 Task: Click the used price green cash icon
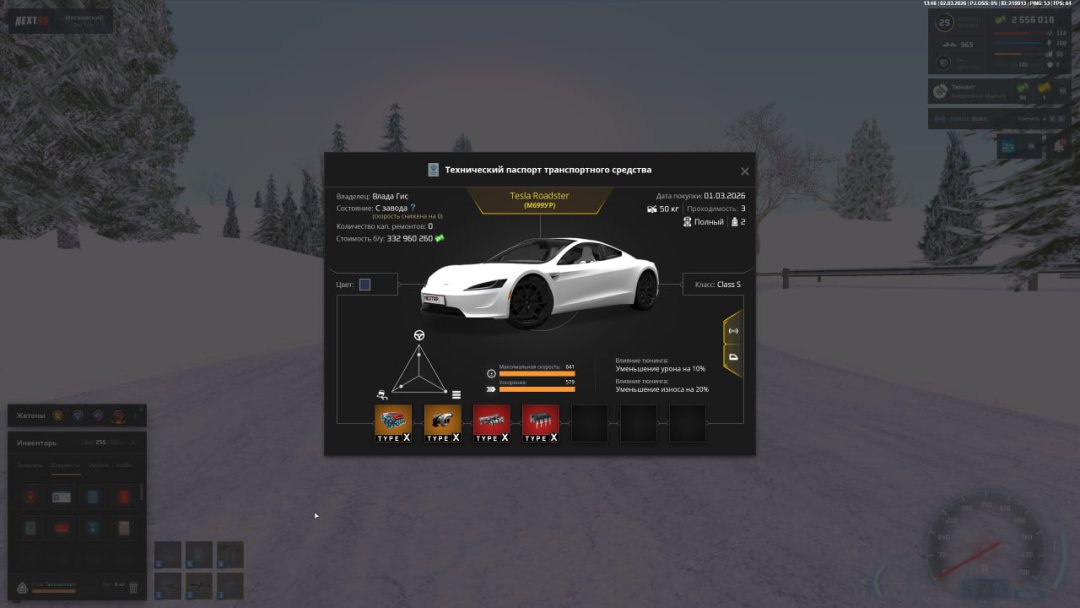439,238
